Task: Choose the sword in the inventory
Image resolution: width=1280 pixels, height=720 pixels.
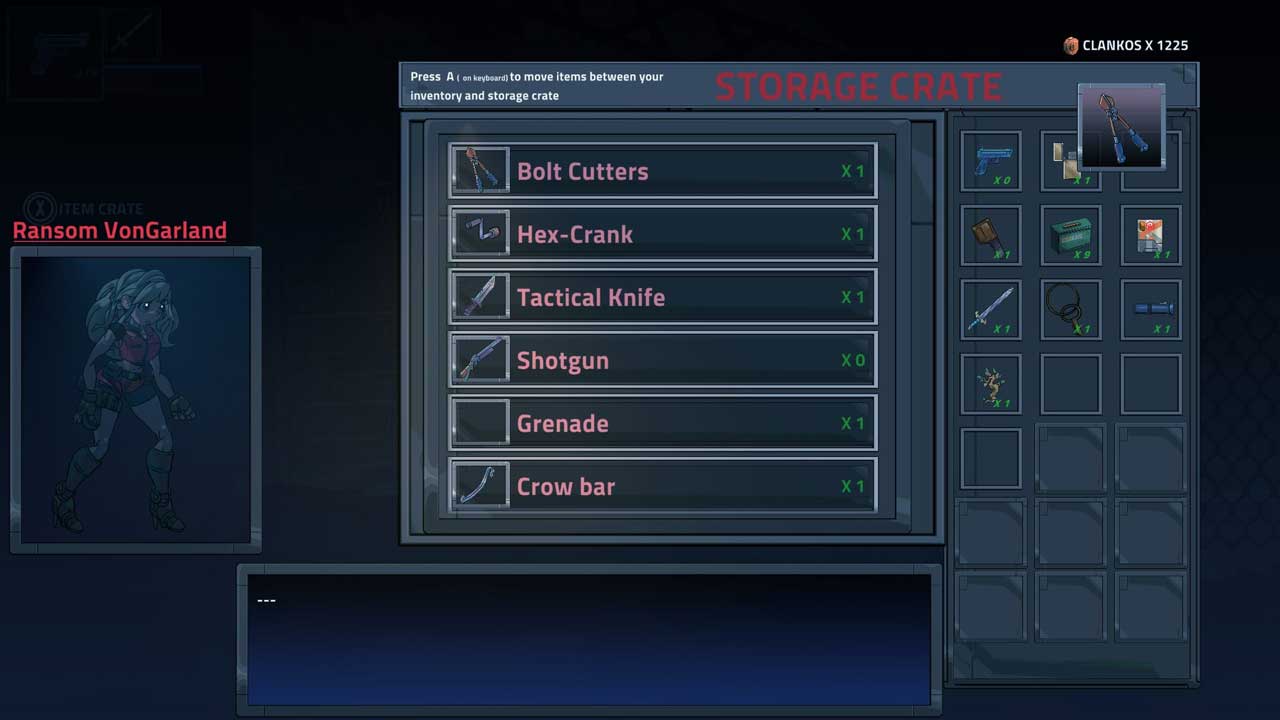Action: pyautogui.click(x=991, y=309)
